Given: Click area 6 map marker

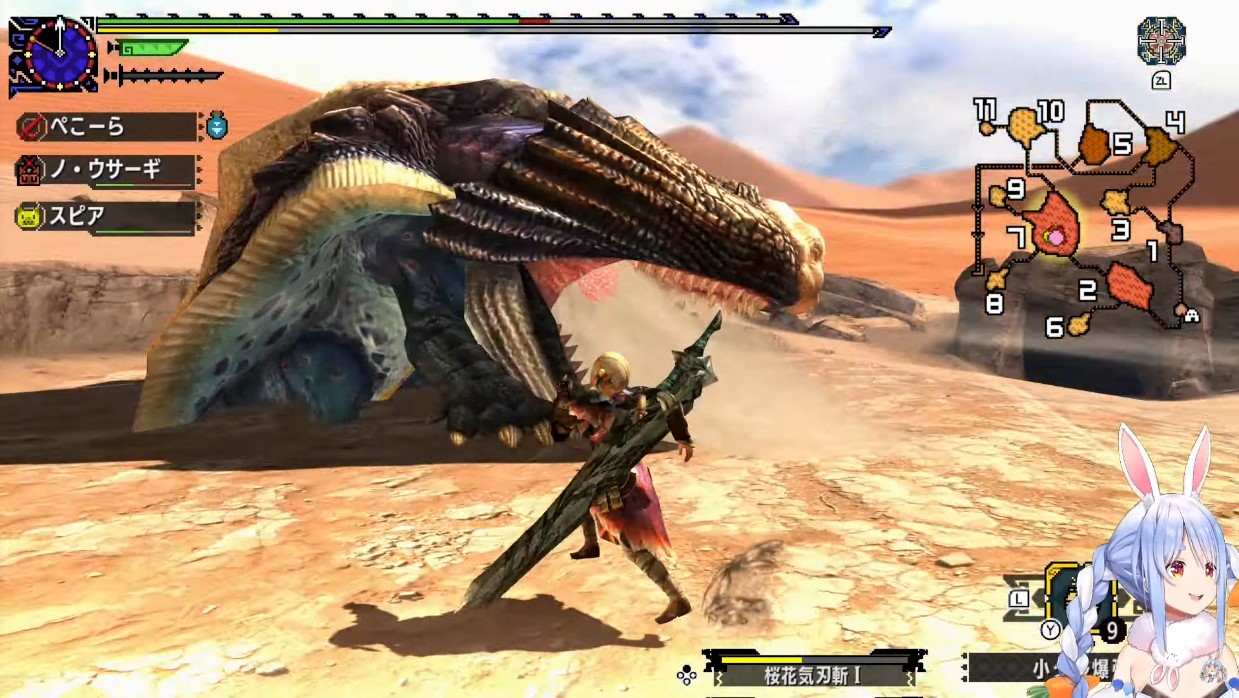Looking at the screenshot, I should coord(1078,324).
